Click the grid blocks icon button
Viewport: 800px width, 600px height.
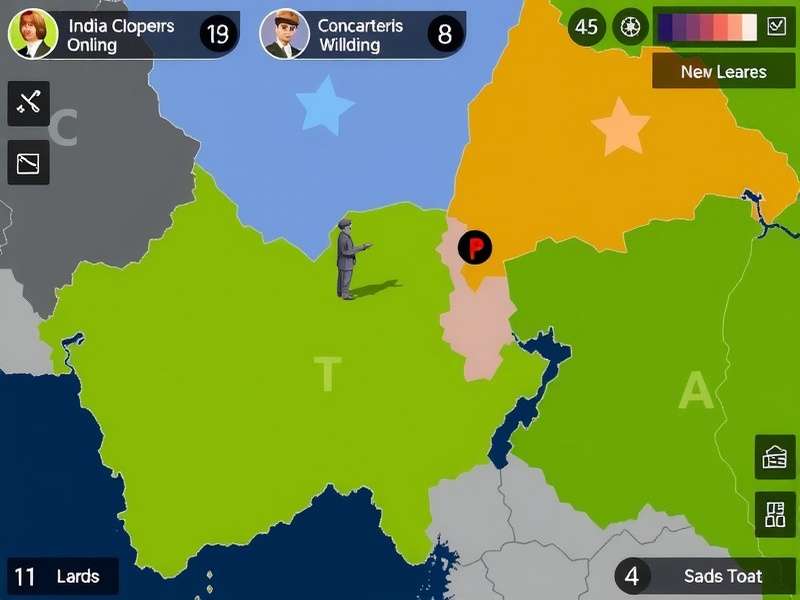(775, 514)
